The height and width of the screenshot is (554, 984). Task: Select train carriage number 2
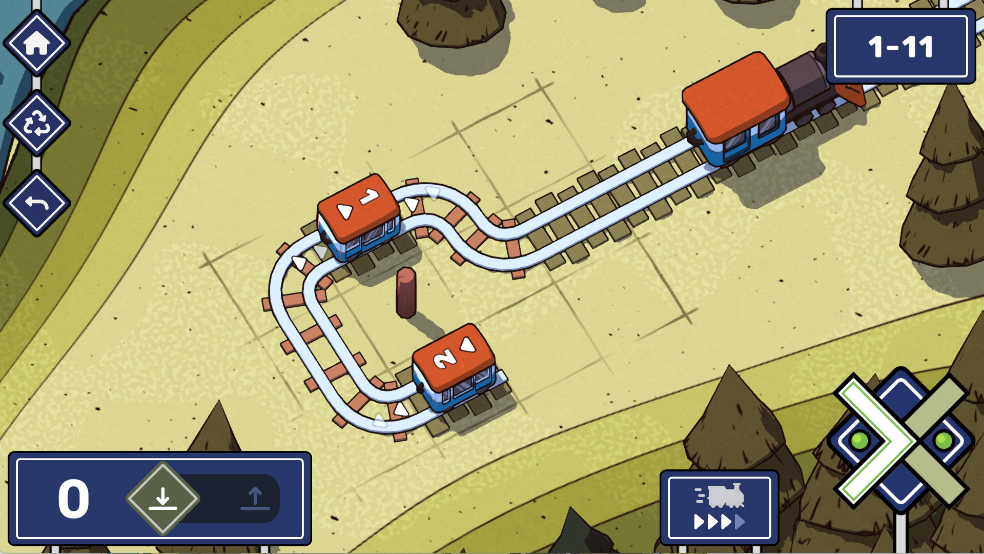tap(455, 366)
